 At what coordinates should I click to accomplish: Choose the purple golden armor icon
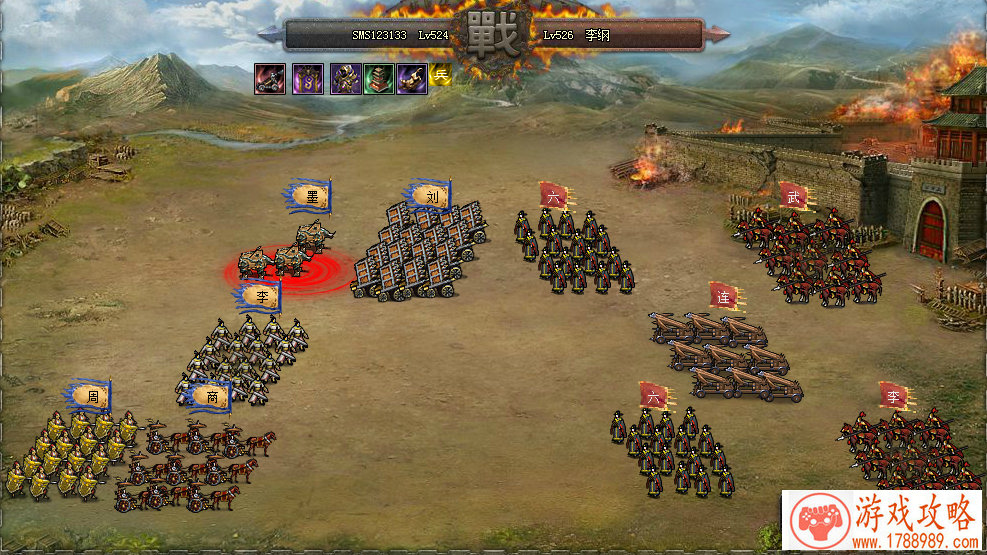tap(345, 78)
